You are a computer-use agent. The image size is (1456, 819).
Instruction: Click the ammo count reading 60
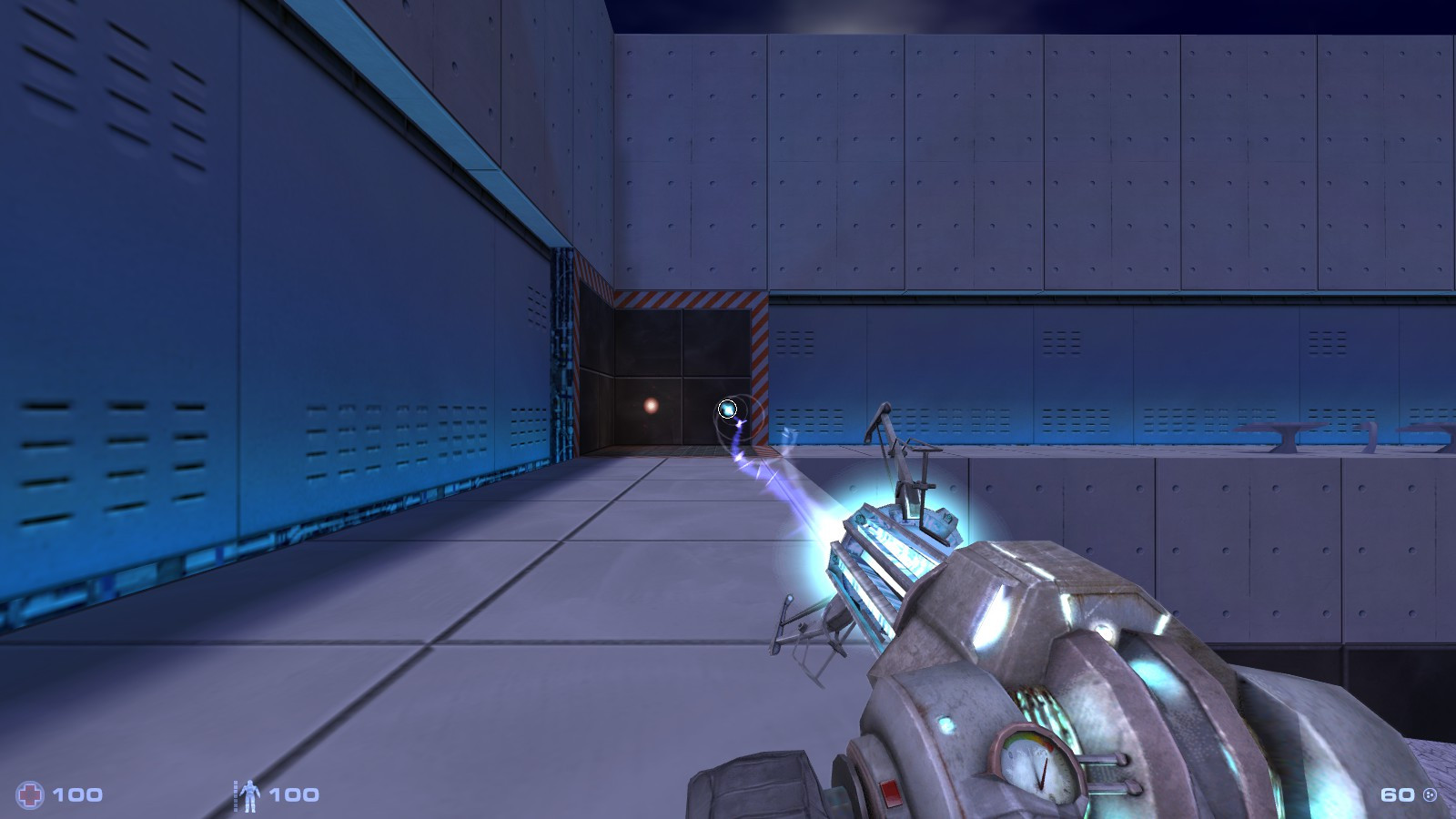pyautogui.click(x=1397, y=794)
